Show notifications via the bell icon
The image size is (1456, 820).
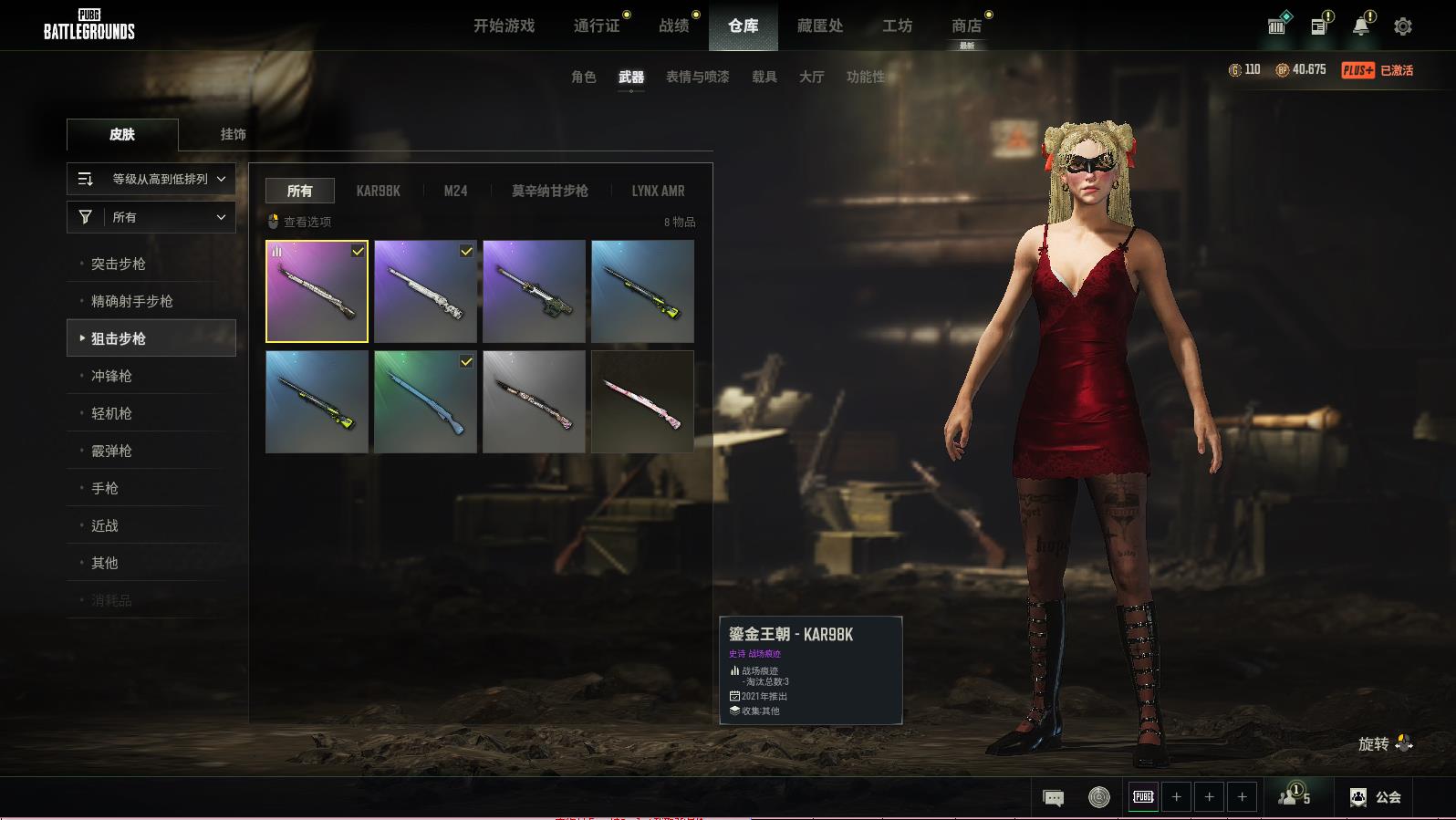point(1361,26)
